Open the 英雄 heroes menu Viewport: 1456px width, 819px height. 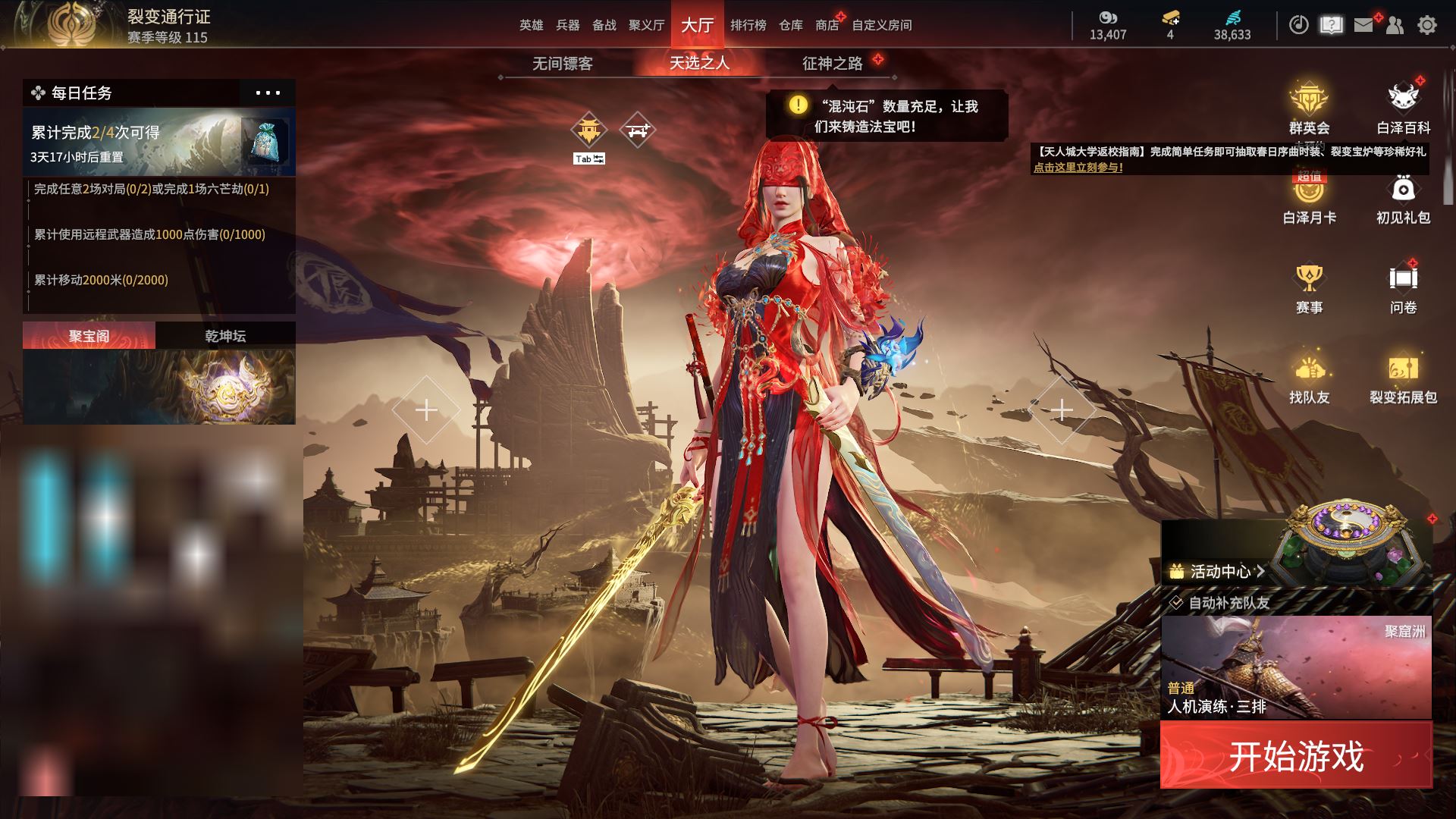pyautogui.click(x=531, y=25)
